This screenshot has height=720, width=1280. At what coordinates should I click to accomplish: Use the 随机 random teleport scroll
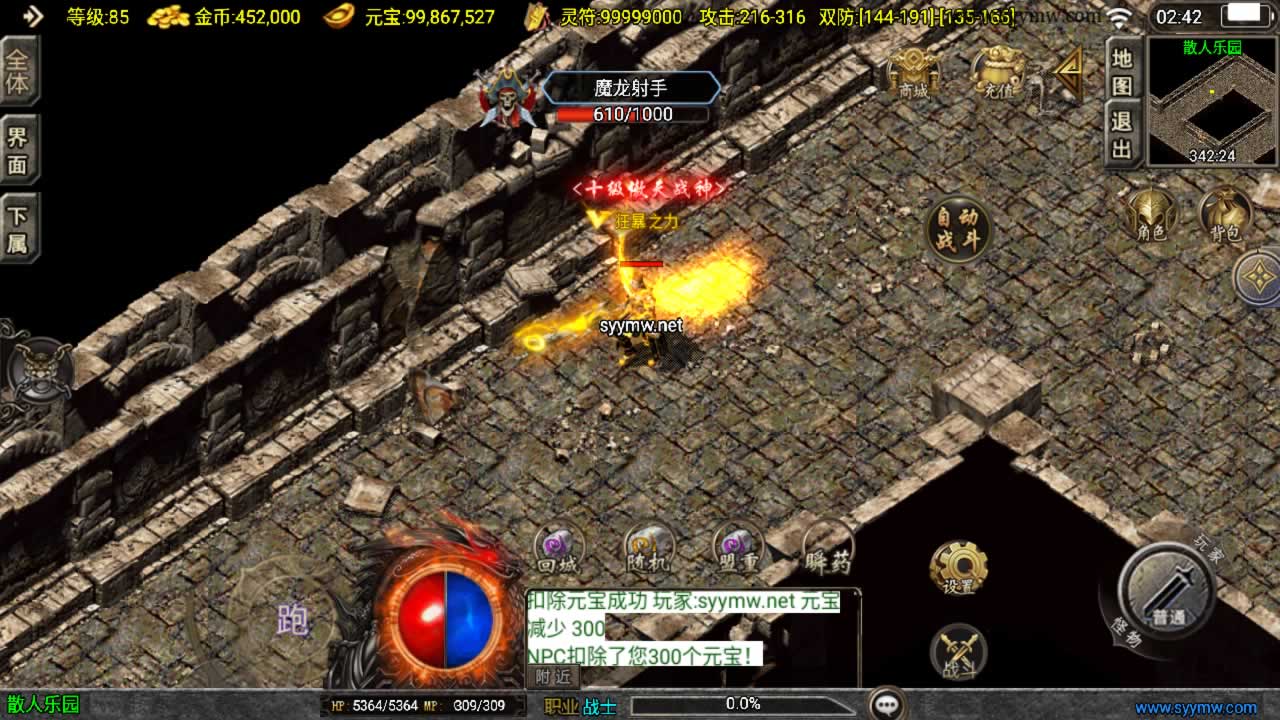pyautogui.click(x=649, y=549)
